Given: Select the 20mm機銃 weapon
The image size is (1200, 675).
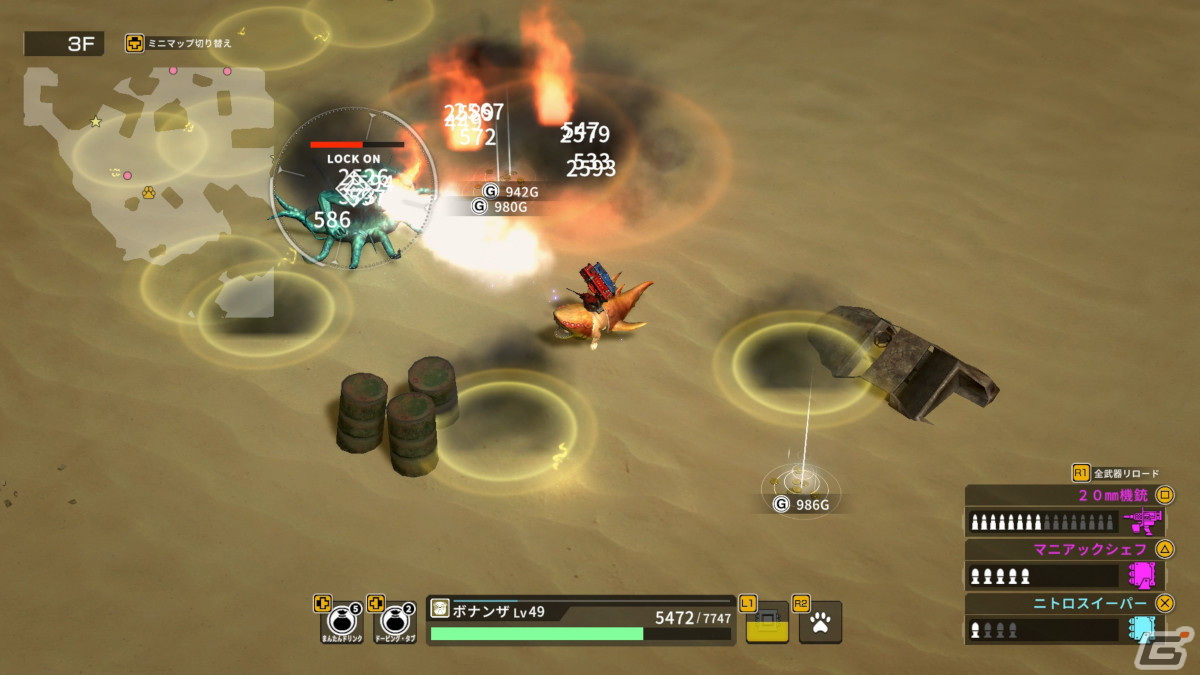Looking at the screenshot, I should pos(1068,510).
